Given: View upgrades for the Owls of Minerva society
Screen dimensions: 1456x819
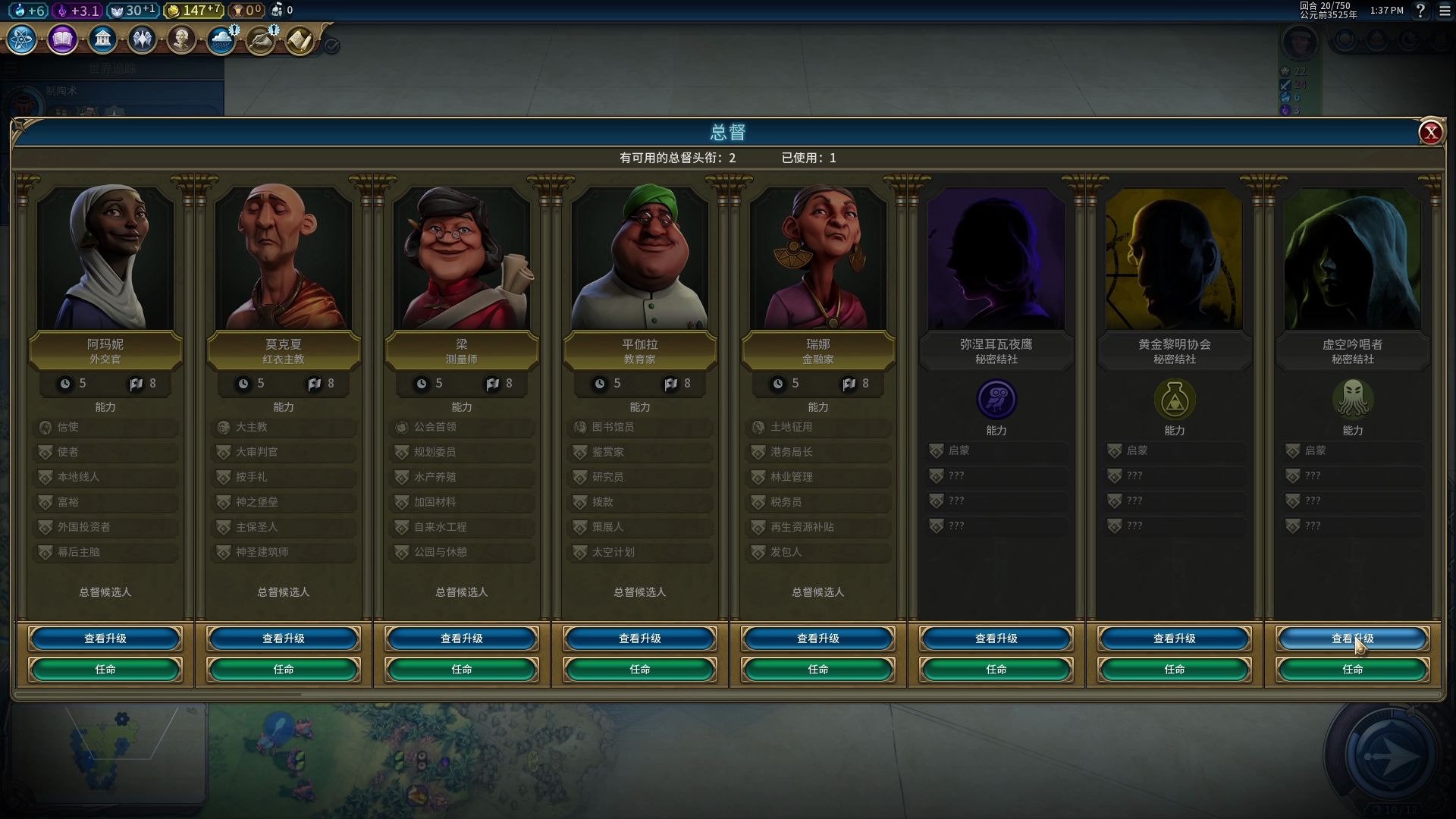Looking at the screenshot, I should [x=996, y=639].
